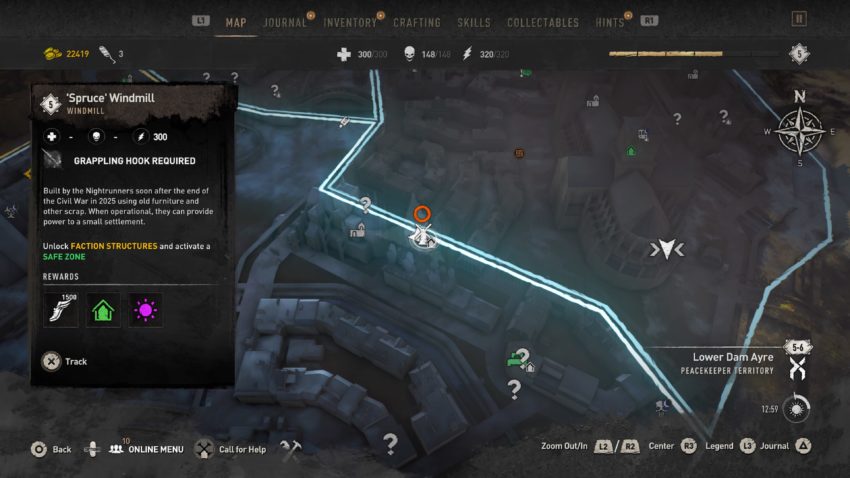Switch to the Journal tab

click(x=285, y=22)
